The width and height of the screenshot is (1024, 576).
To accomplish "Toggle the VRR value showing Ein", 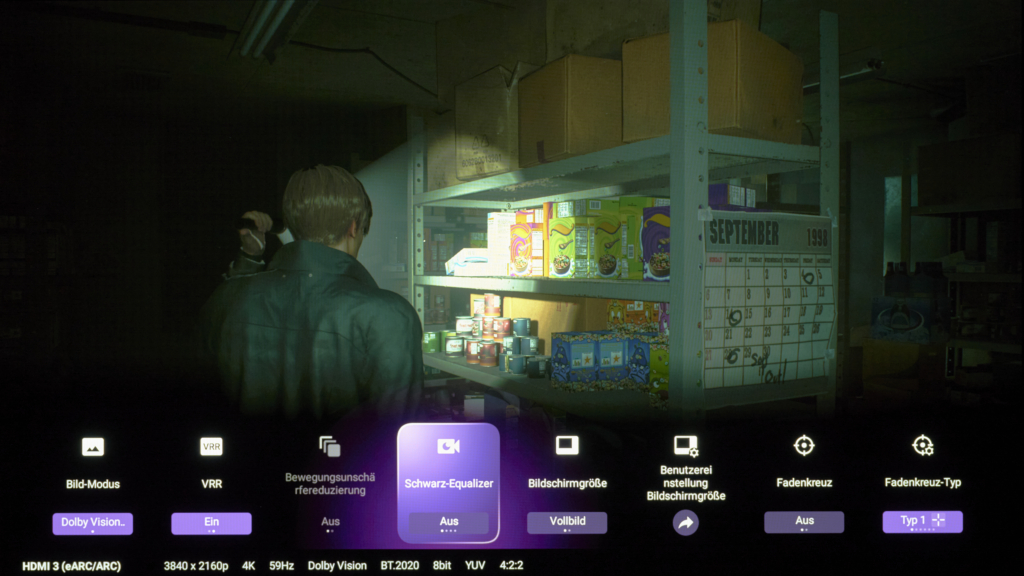I will pyautogui.click(x=211, y=522).
